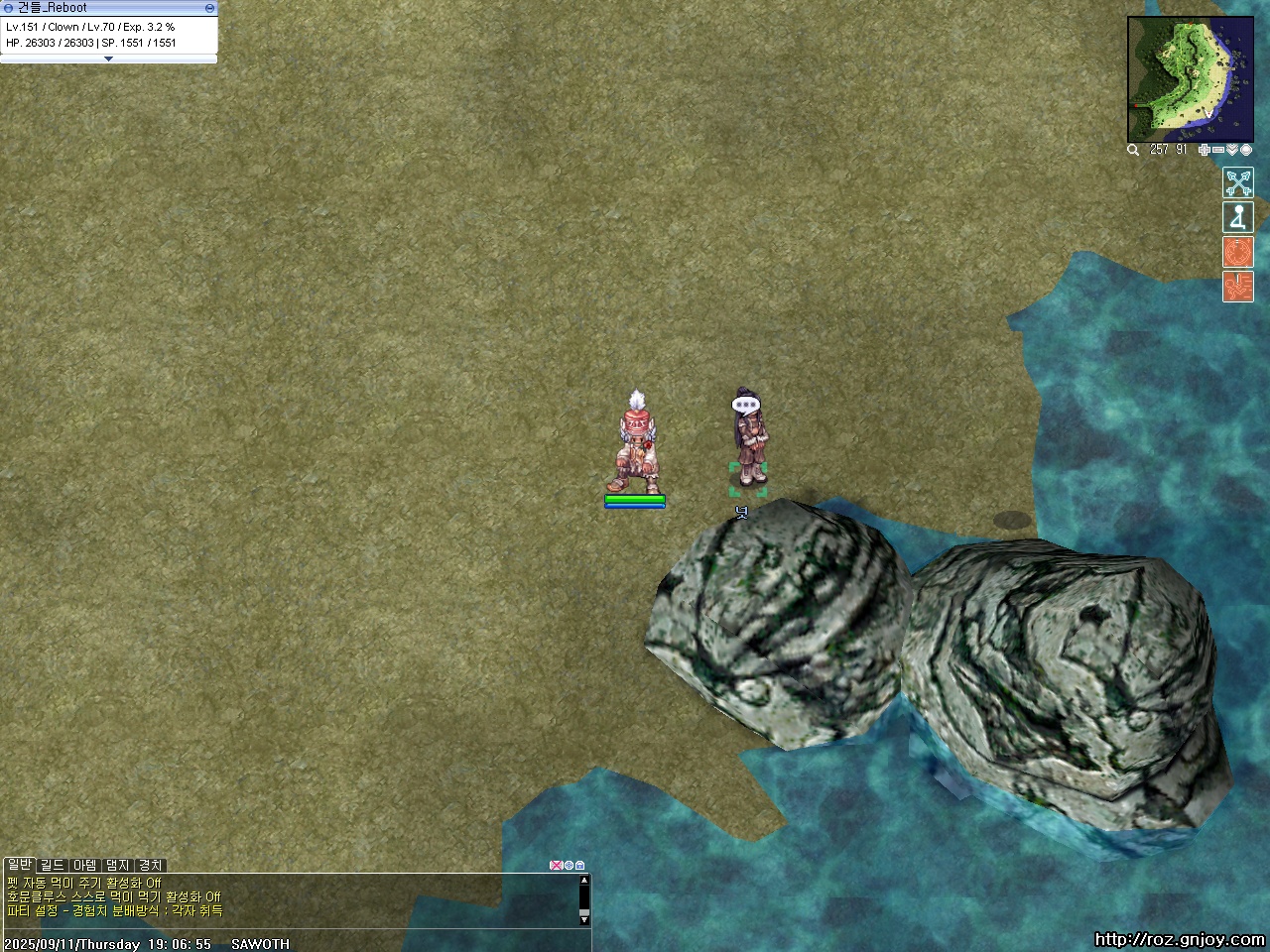Screen dimensions: 1270x952
Task: Click the chat scrollbar up arrow
Action: click(x=584, y=880)
